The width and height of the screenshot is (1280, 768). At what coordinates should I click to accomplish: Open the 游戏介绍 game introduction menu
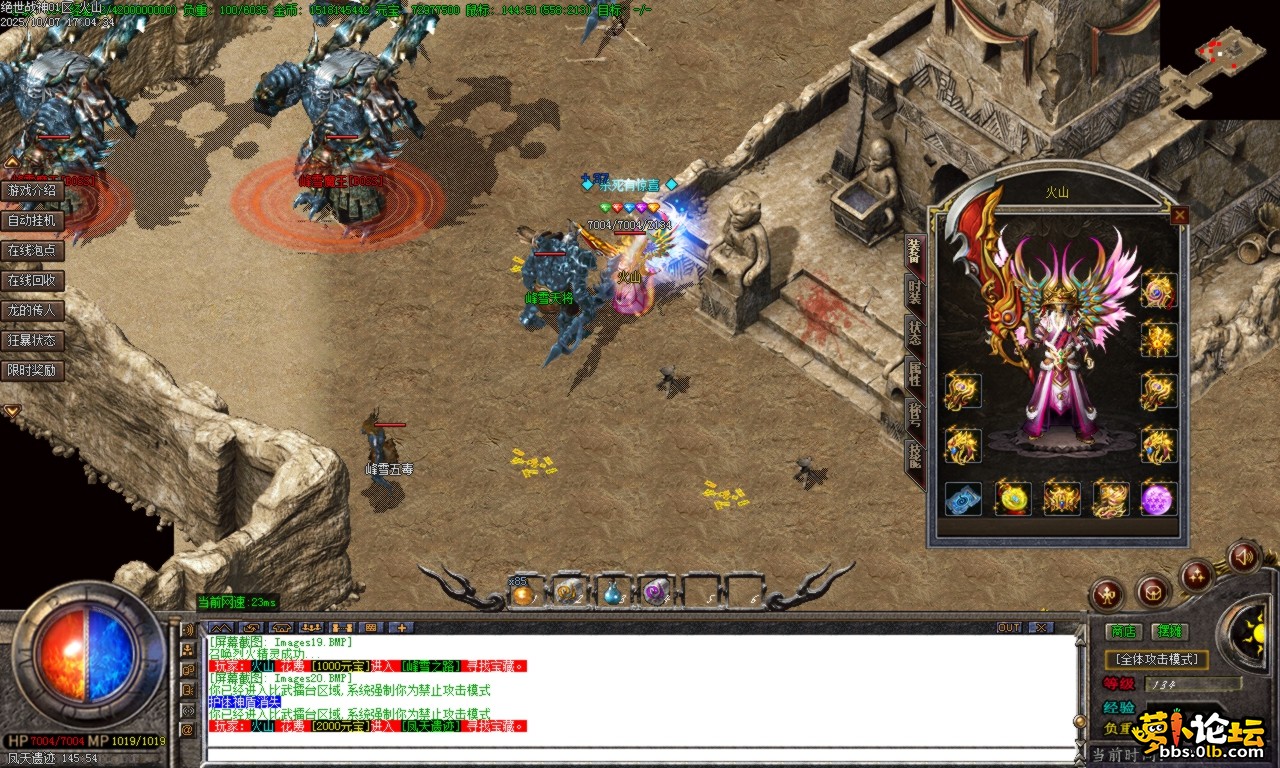tap(34, 190)
